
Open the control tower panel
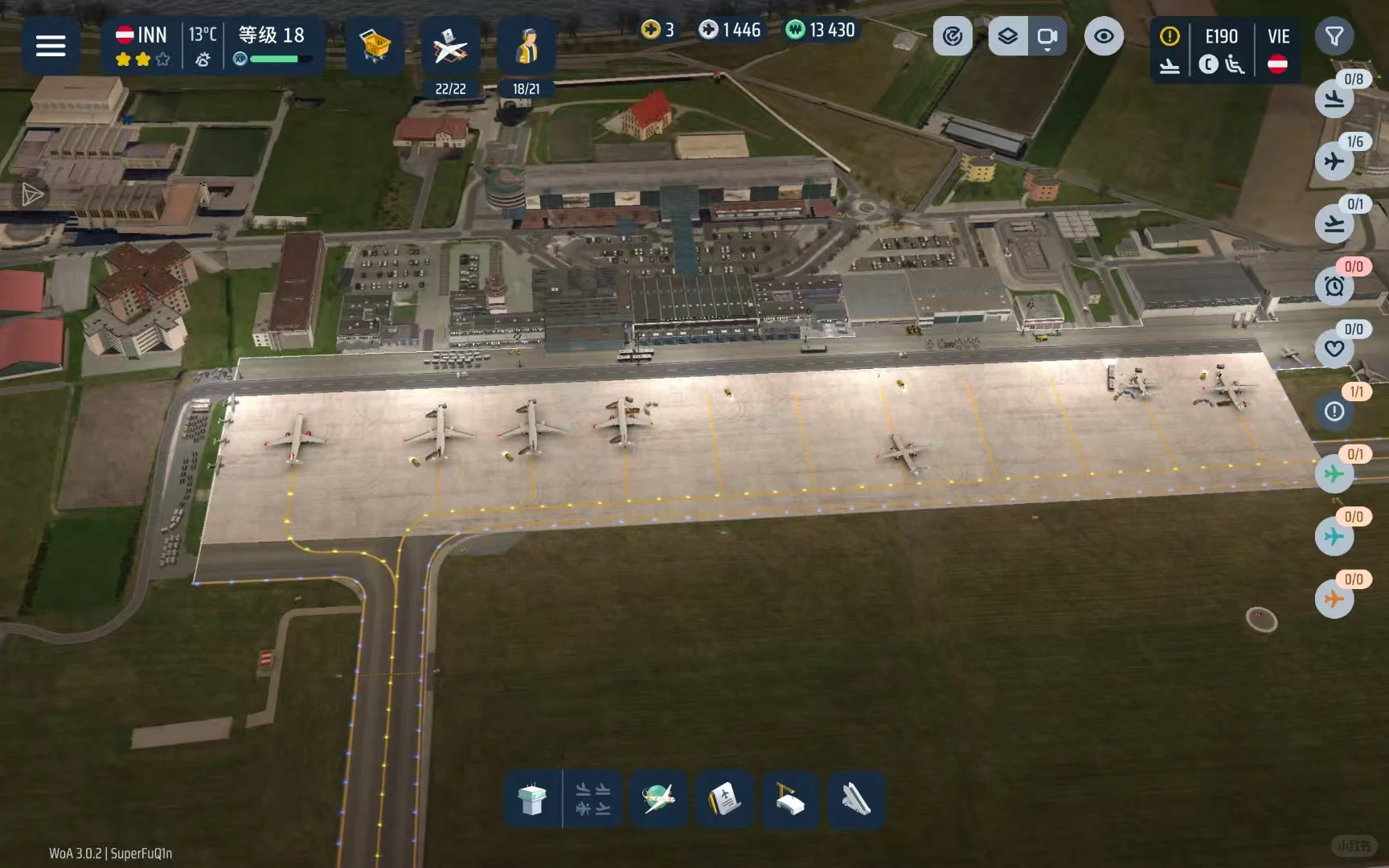click(x=532, y=800)
